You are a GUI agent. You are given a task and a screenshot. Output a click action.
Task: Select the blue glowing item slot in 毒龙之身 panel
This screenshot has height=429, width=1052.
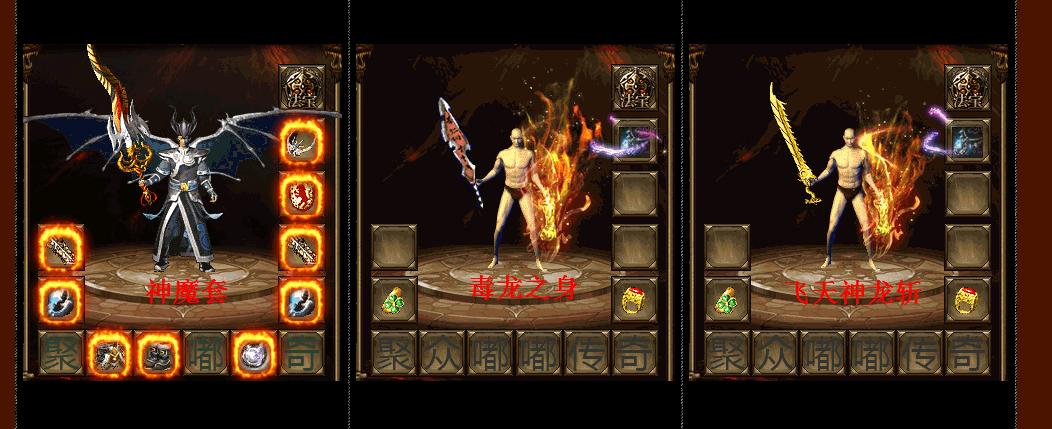[x=634, y=140]
